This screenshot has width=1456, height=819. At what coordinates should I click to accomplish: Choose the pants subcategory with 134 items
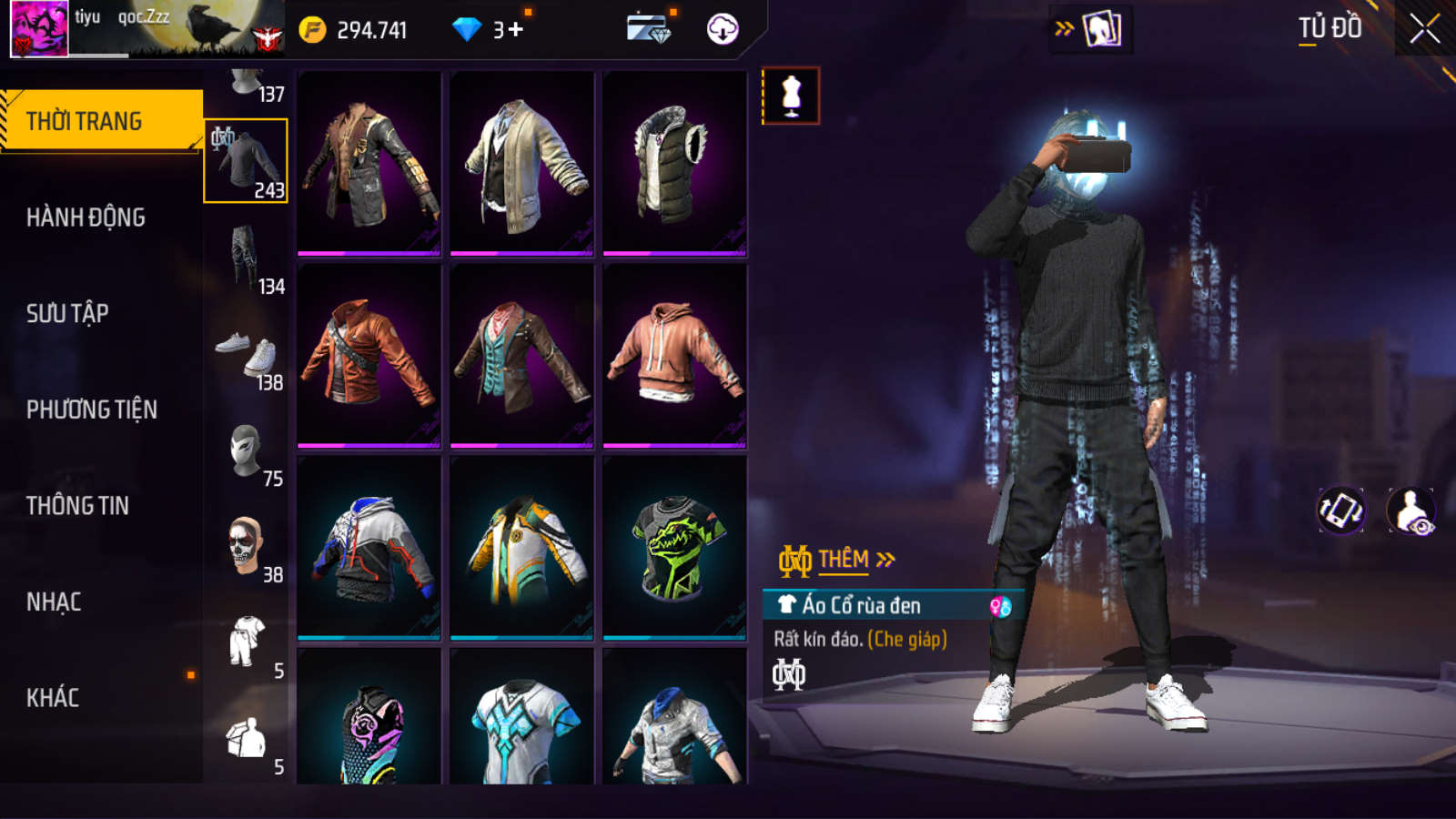click(246, 258)
